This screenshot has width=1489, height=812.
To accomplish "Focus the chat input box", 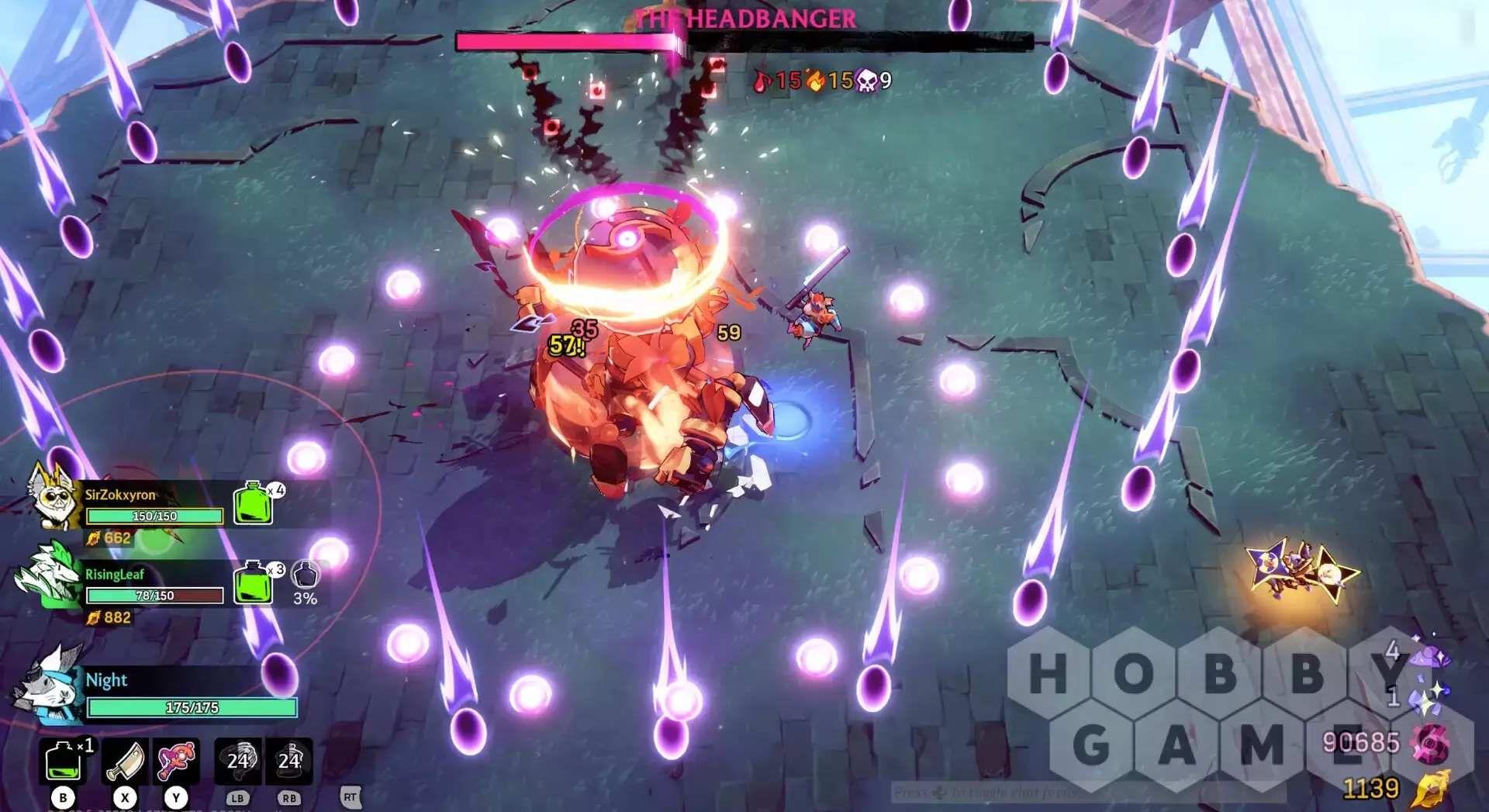I will coord(1086,792).
